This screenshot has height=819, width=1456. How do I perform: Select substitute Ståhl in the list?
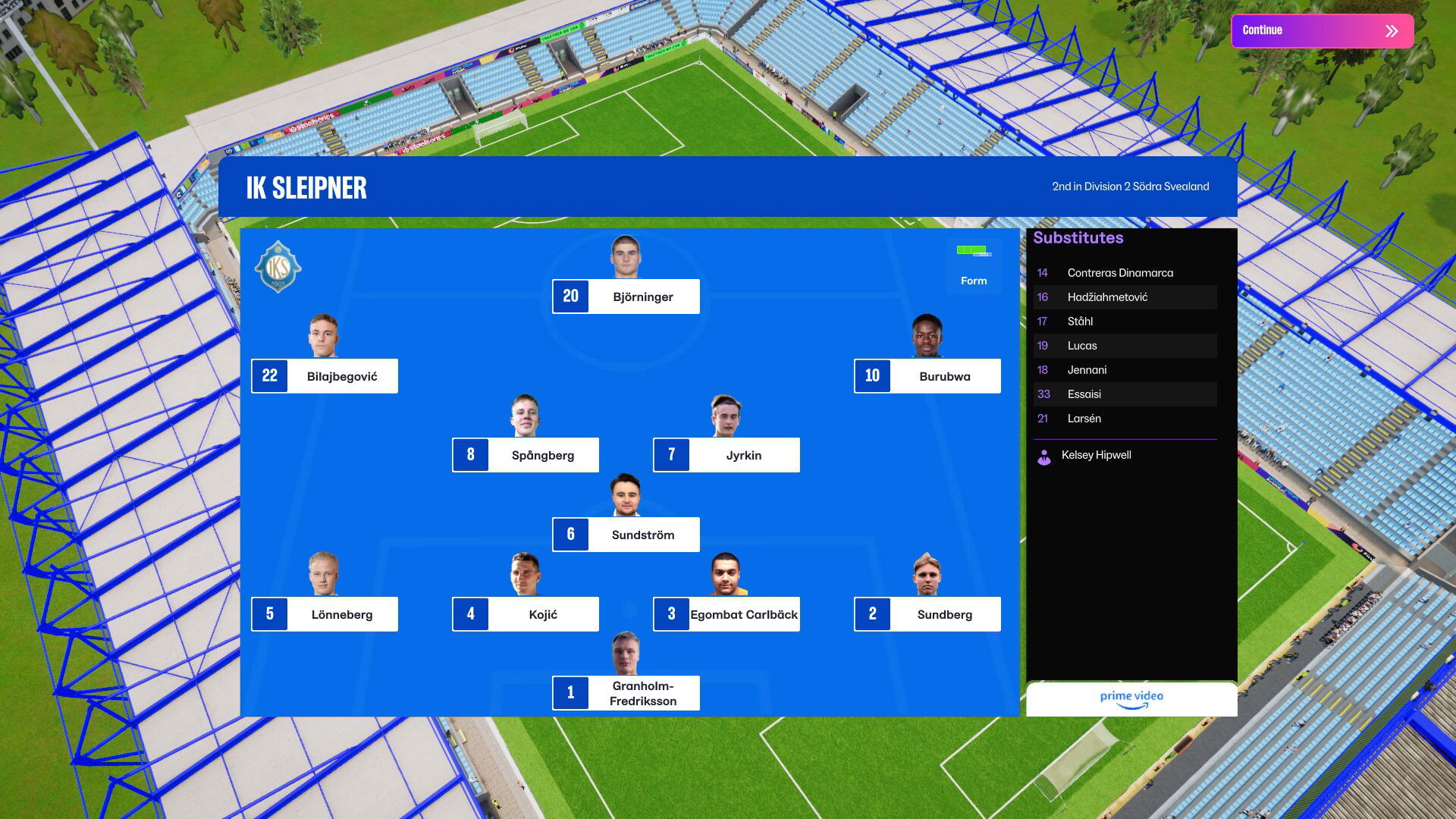click(1125, 322)
